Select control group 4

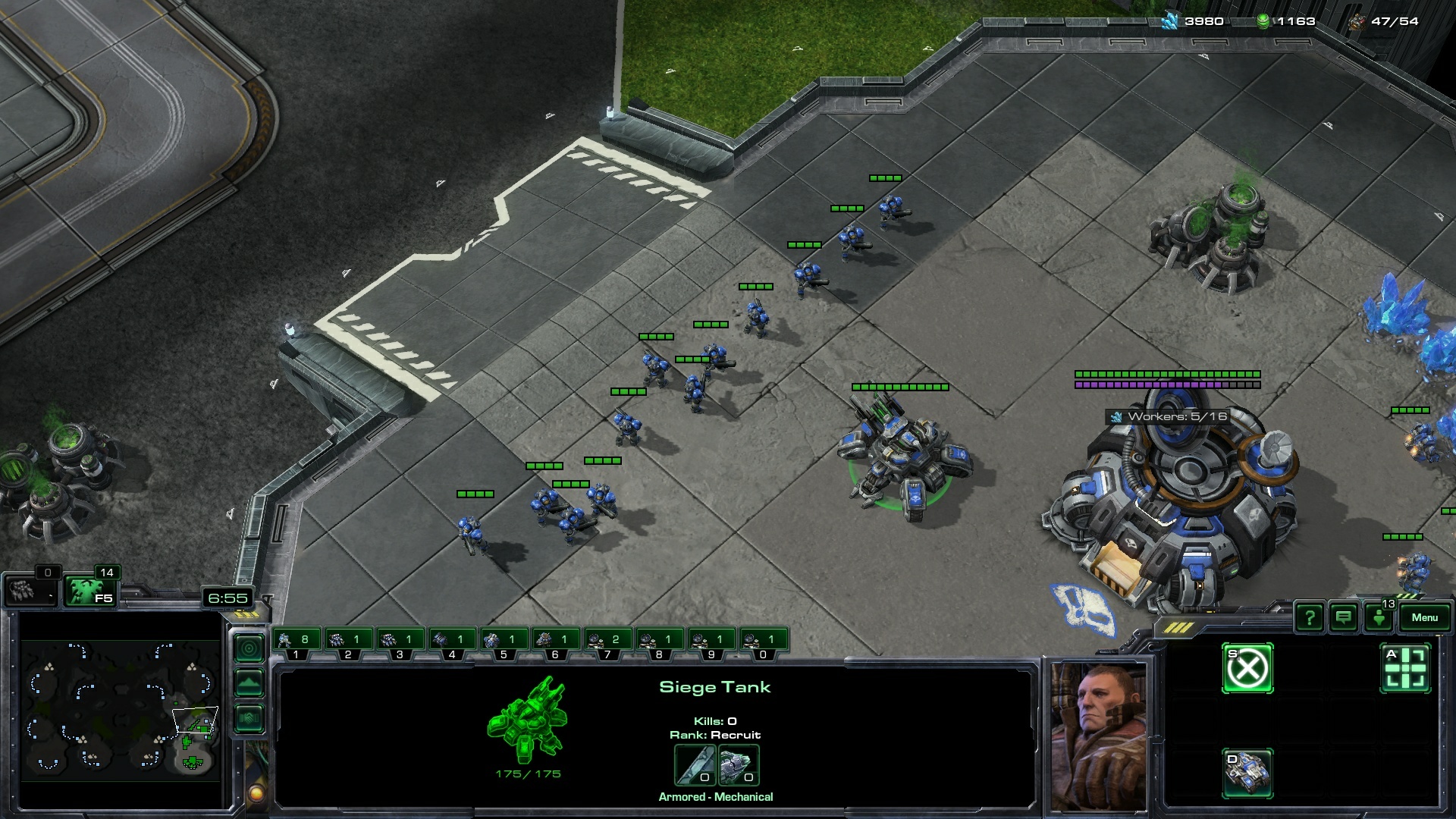451,641
